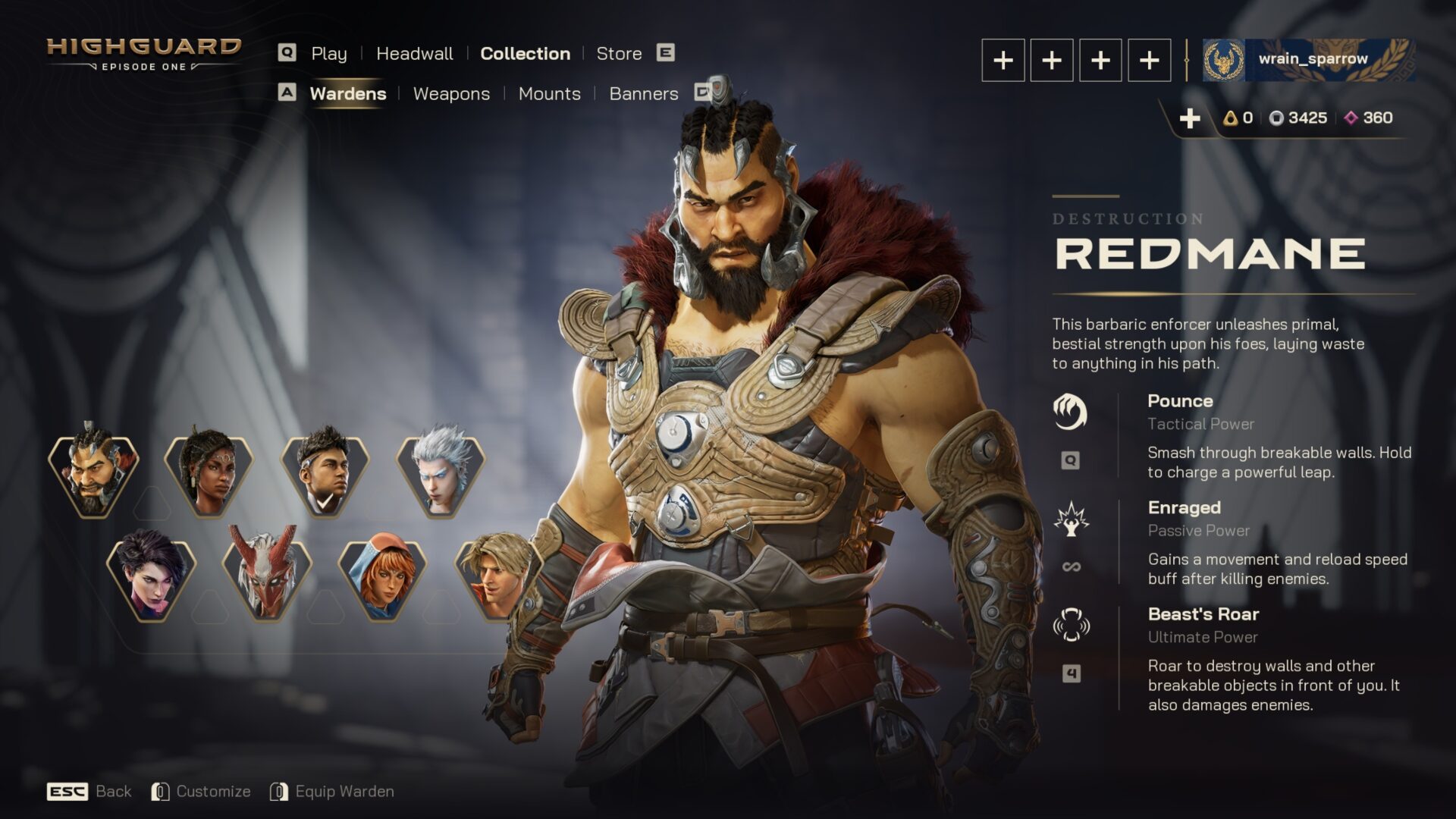Switch to the Banners tab

(x=644, y=93)
